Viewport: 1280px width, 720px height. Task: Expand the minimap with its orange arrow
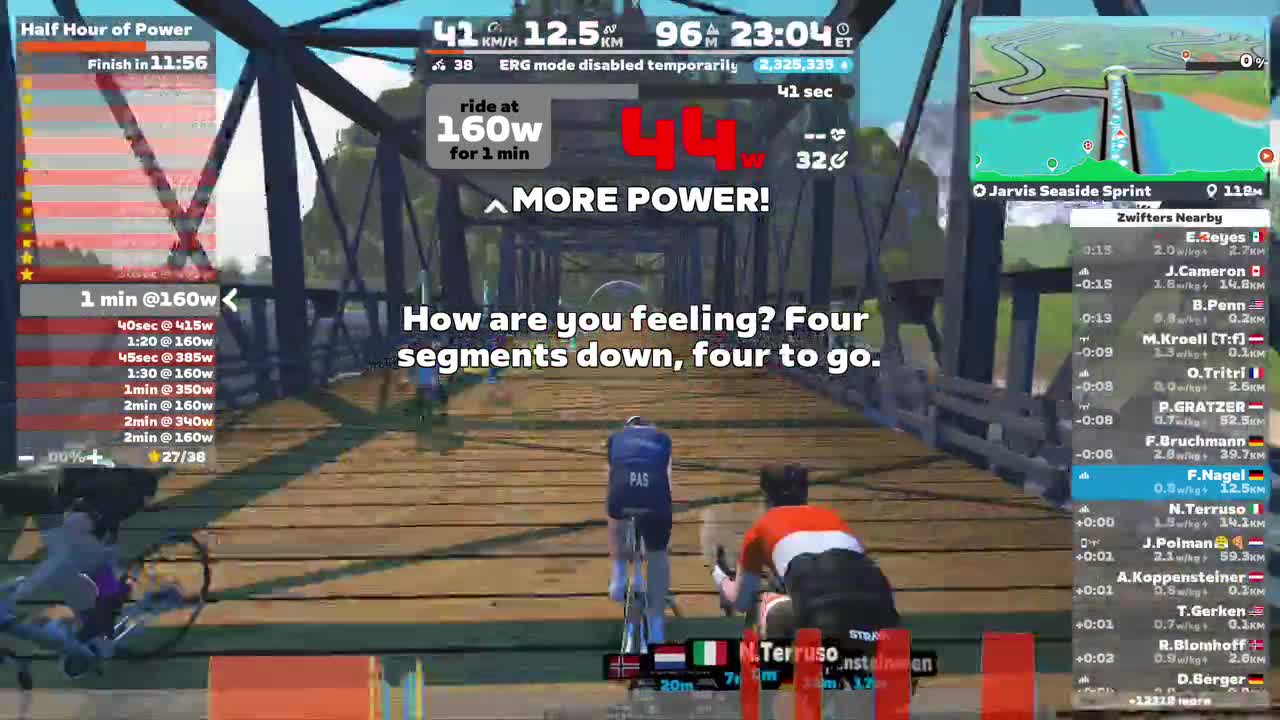click(x=1266, y=156)
